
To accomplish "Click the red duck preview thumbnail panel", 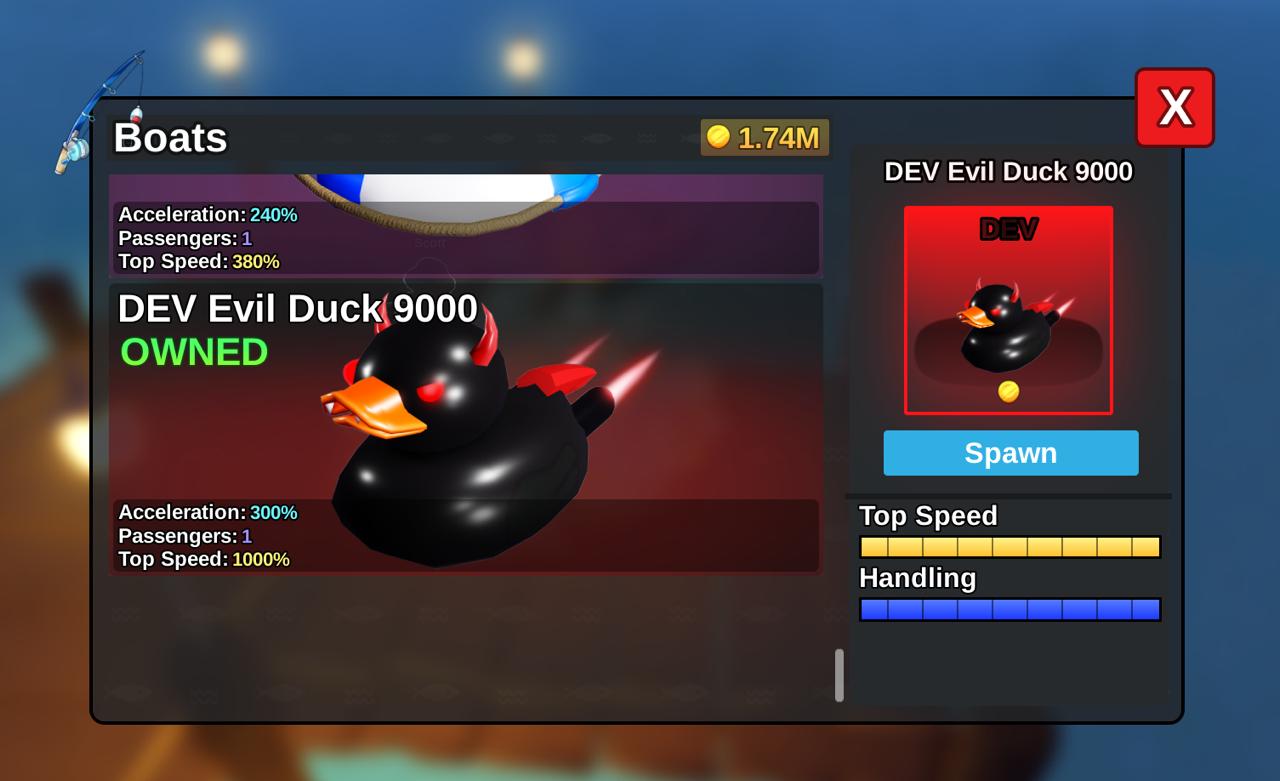I will click(1009, 308).
